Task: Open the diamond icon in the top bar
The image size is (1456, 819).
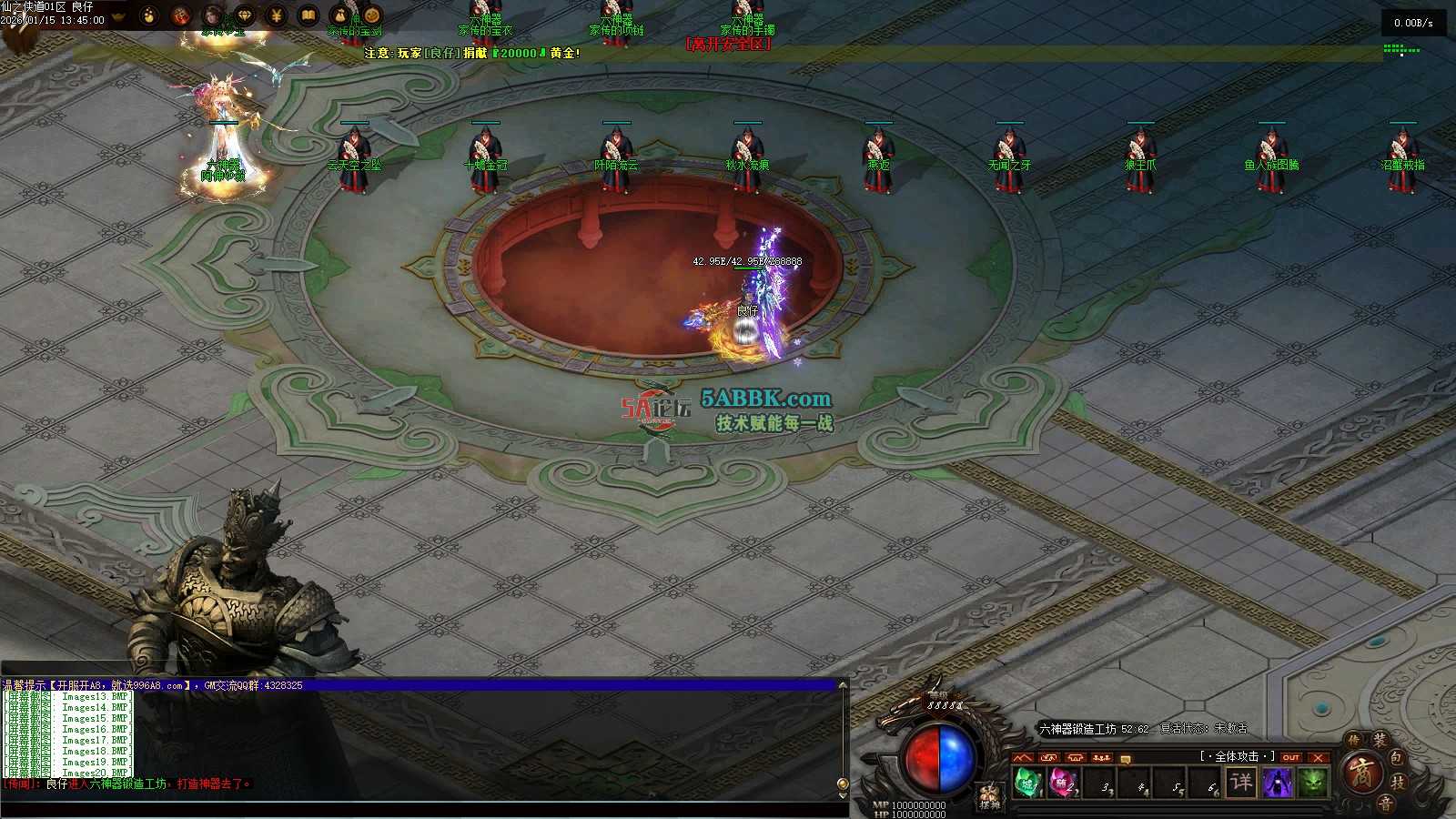Action: [245, 15]
